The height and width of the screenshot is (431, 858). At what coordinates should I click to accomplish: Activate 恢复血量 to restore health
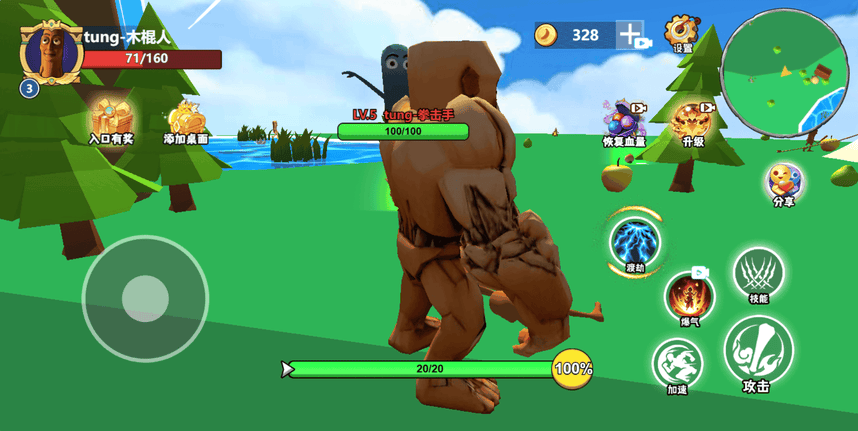coord(624,120)
